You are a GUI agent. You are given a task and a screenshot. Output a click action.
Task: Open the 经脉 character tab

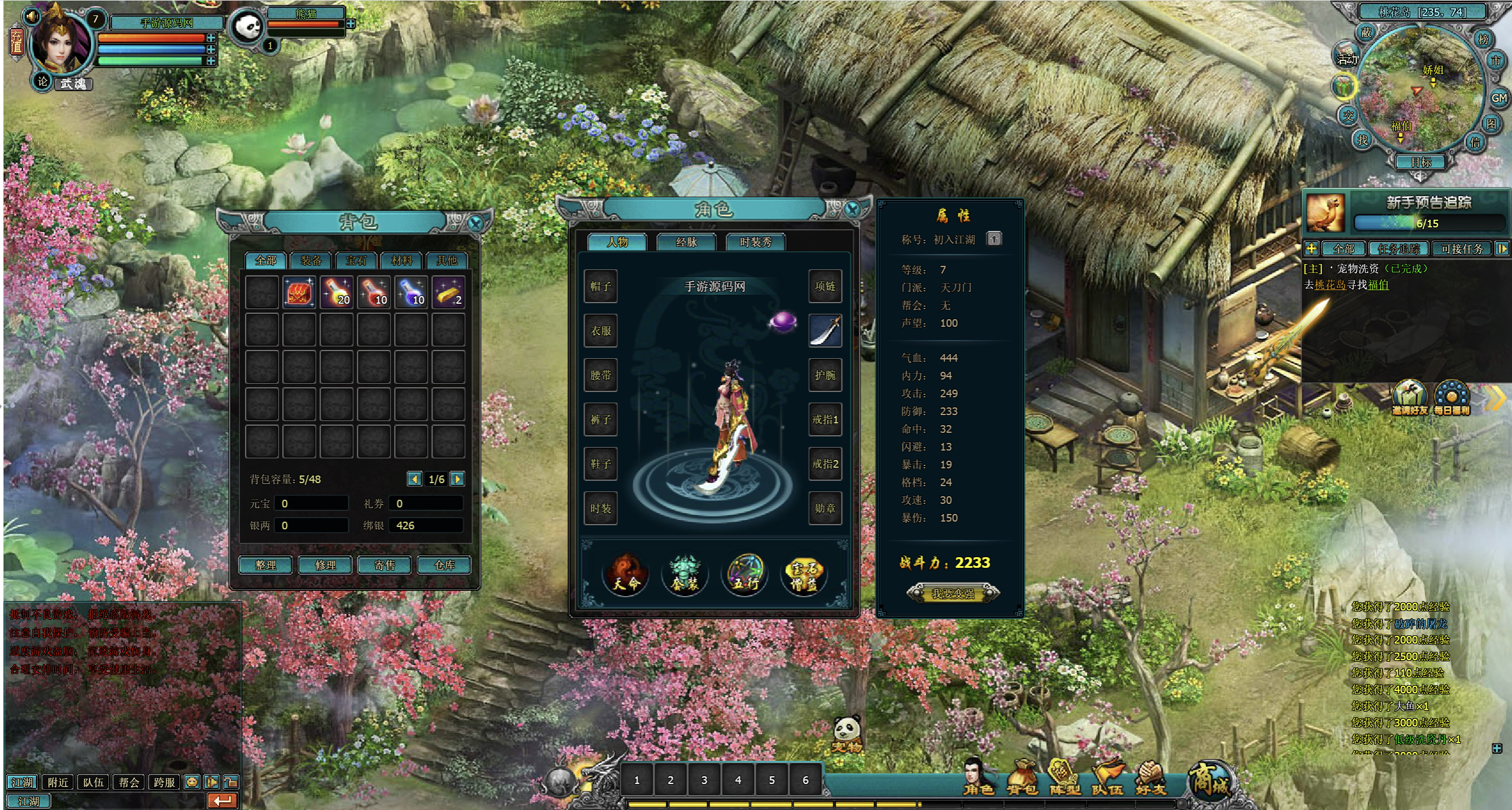point(686,242)
